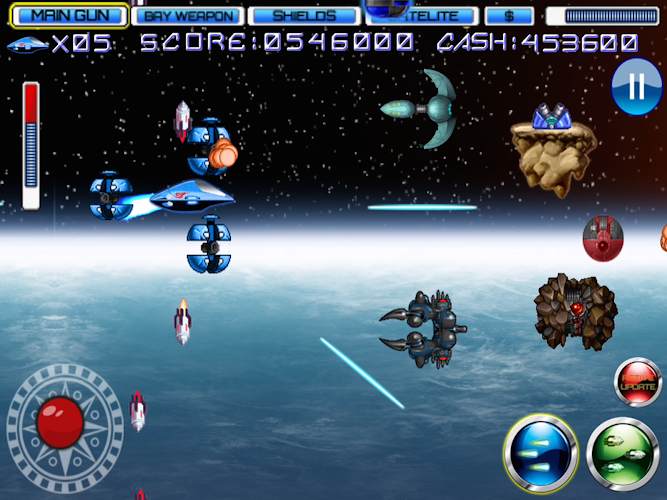Activate the green bay weapon button
The width and height of the screenshot is (667, 500).
(623, 455)
